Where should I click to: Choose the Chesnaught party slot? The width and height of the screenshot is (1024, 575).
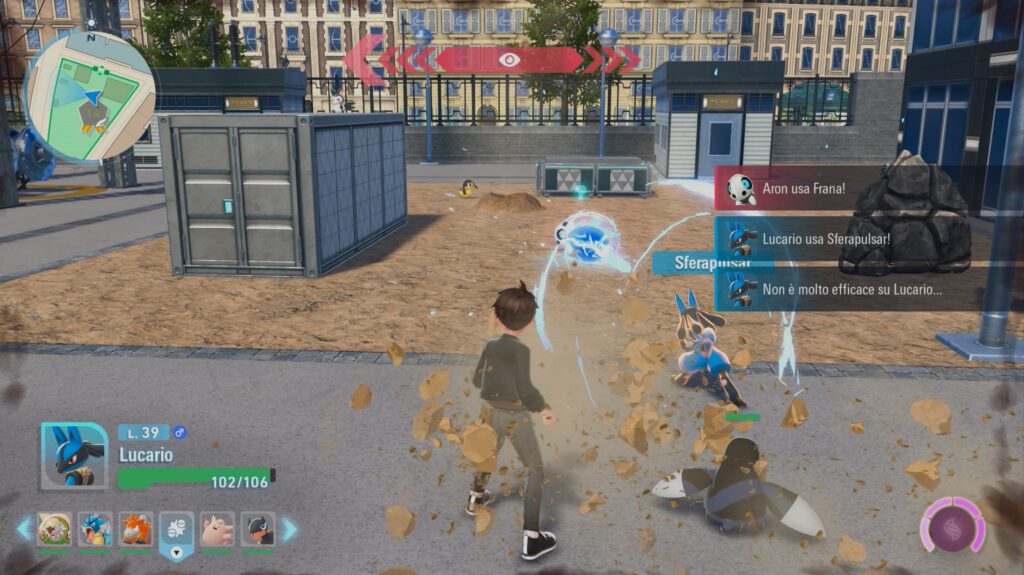(54, 528)
